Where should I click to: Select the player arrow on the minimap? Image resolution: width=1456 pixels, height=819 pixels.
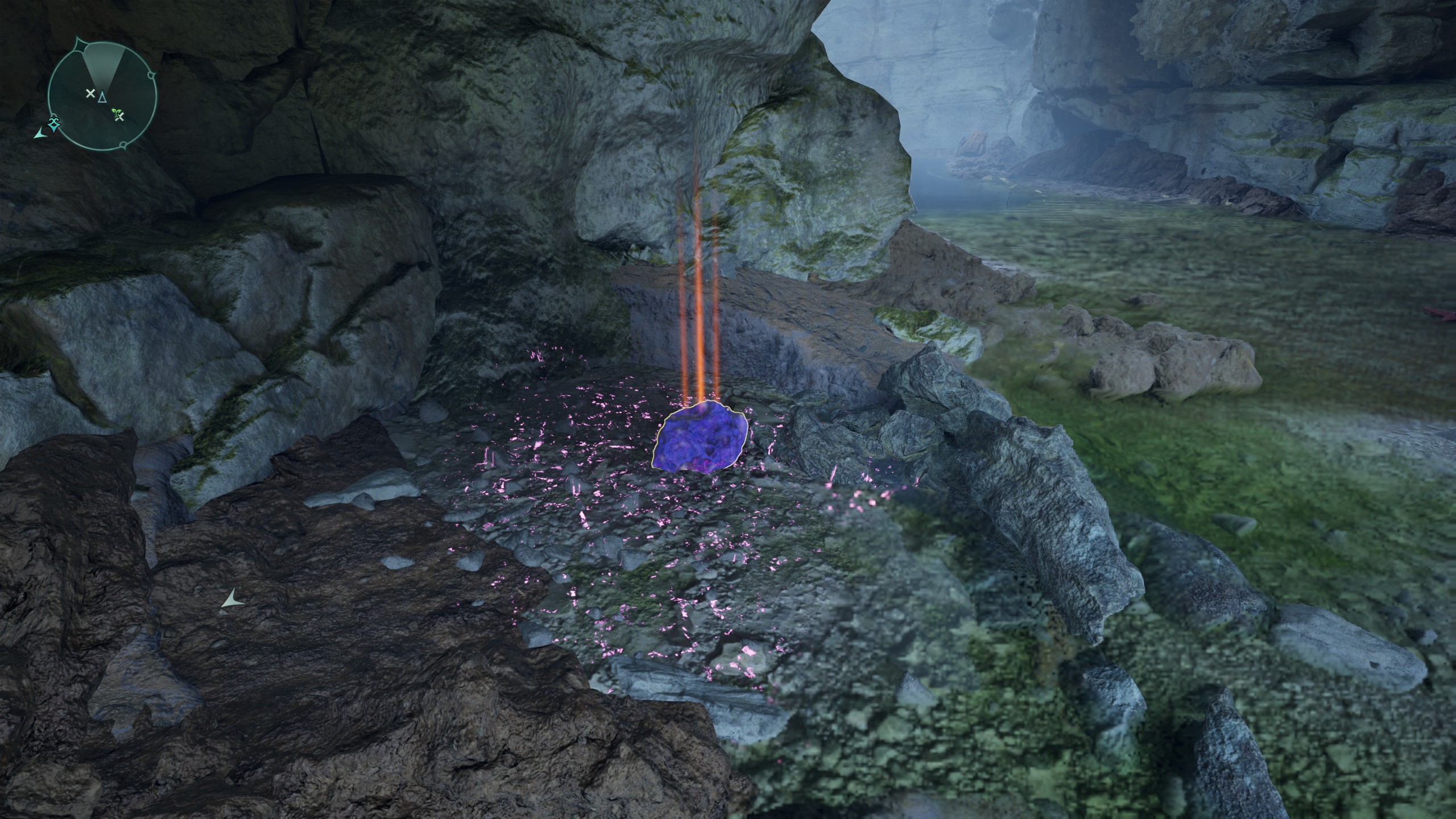point(102,97)
